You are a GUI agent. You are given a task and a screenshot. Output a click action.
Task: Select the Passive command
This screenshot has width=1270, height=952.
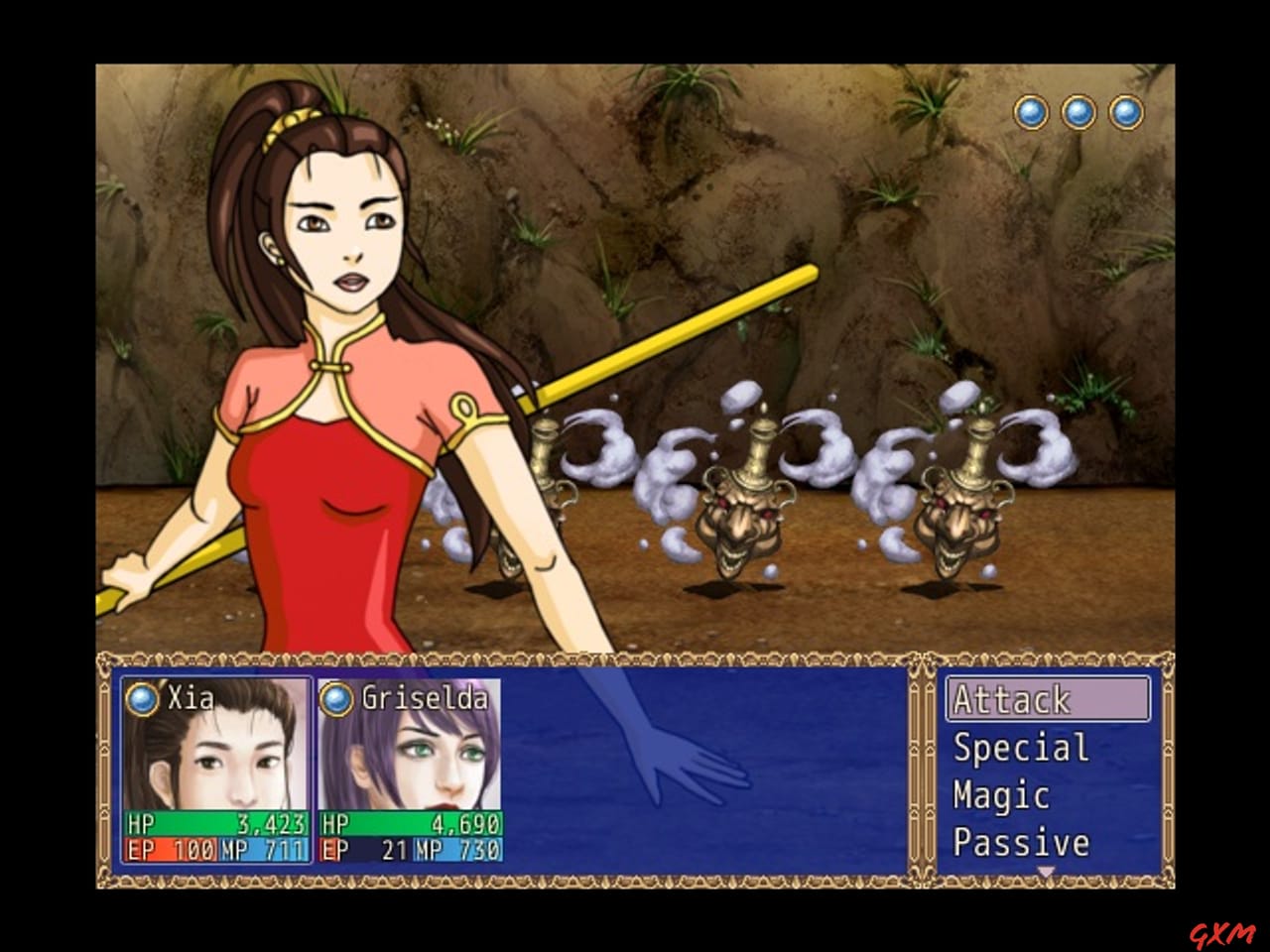(x=1022, y=842)
